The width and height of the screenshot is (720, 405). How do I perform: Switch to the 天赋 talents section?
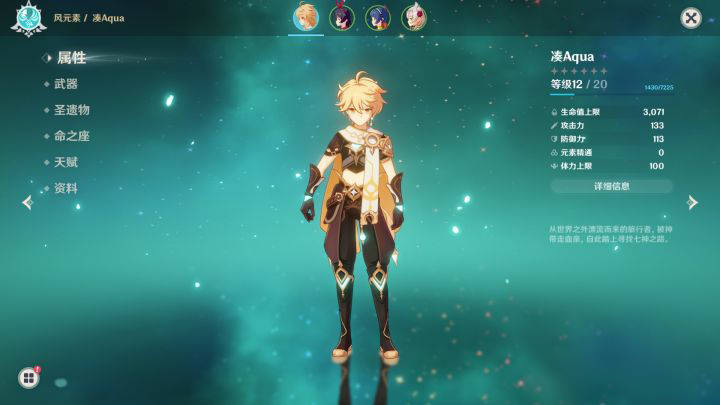pos(66,162)
